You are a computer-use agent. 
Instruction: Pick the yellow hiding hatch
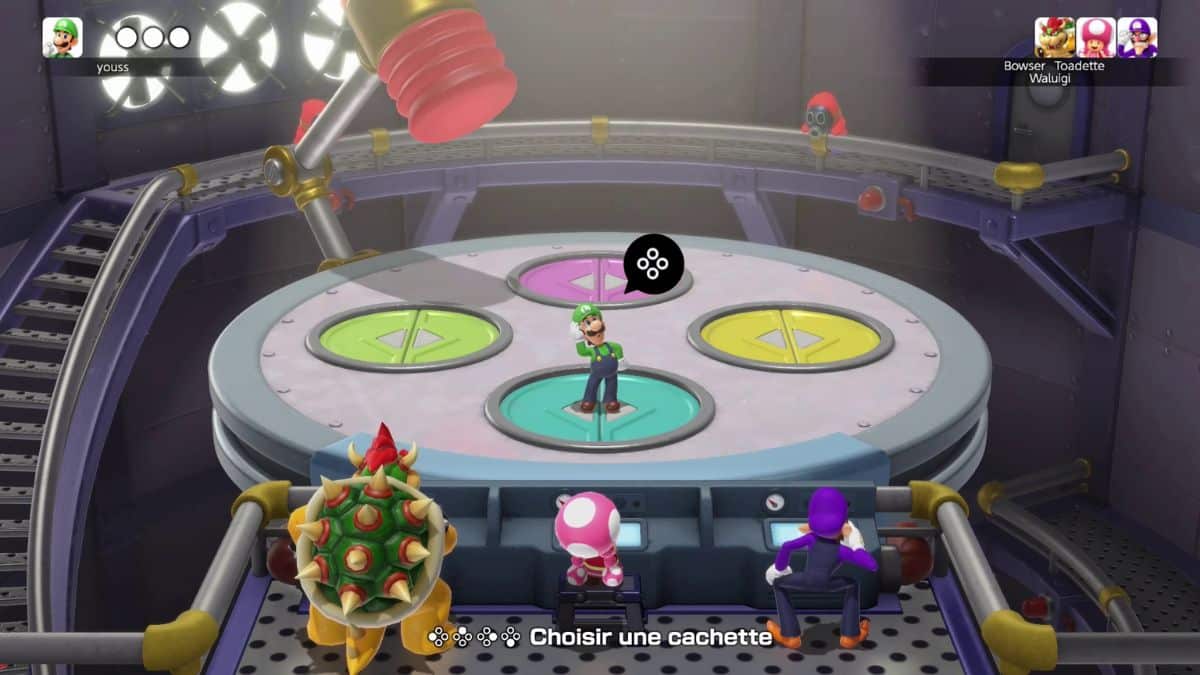click(790, 336)
